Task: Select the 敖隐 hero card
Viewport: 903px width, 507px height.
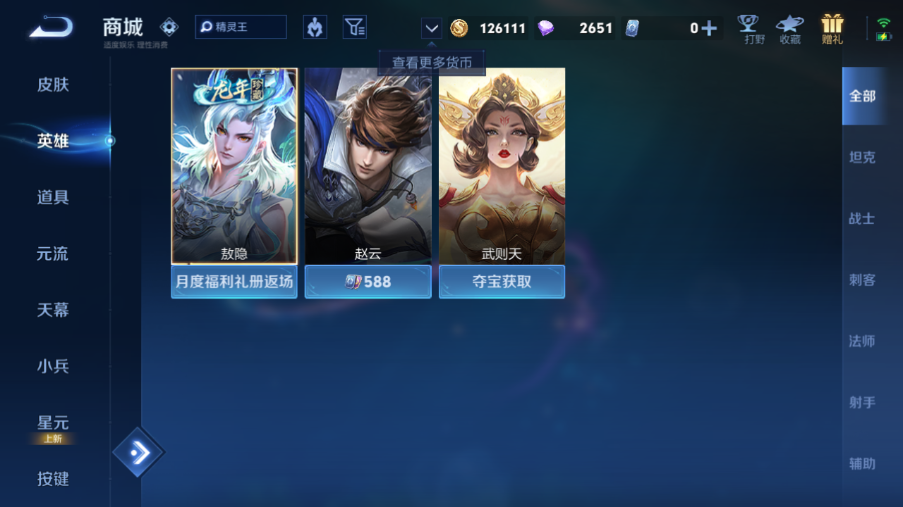Action: point(234,166)
